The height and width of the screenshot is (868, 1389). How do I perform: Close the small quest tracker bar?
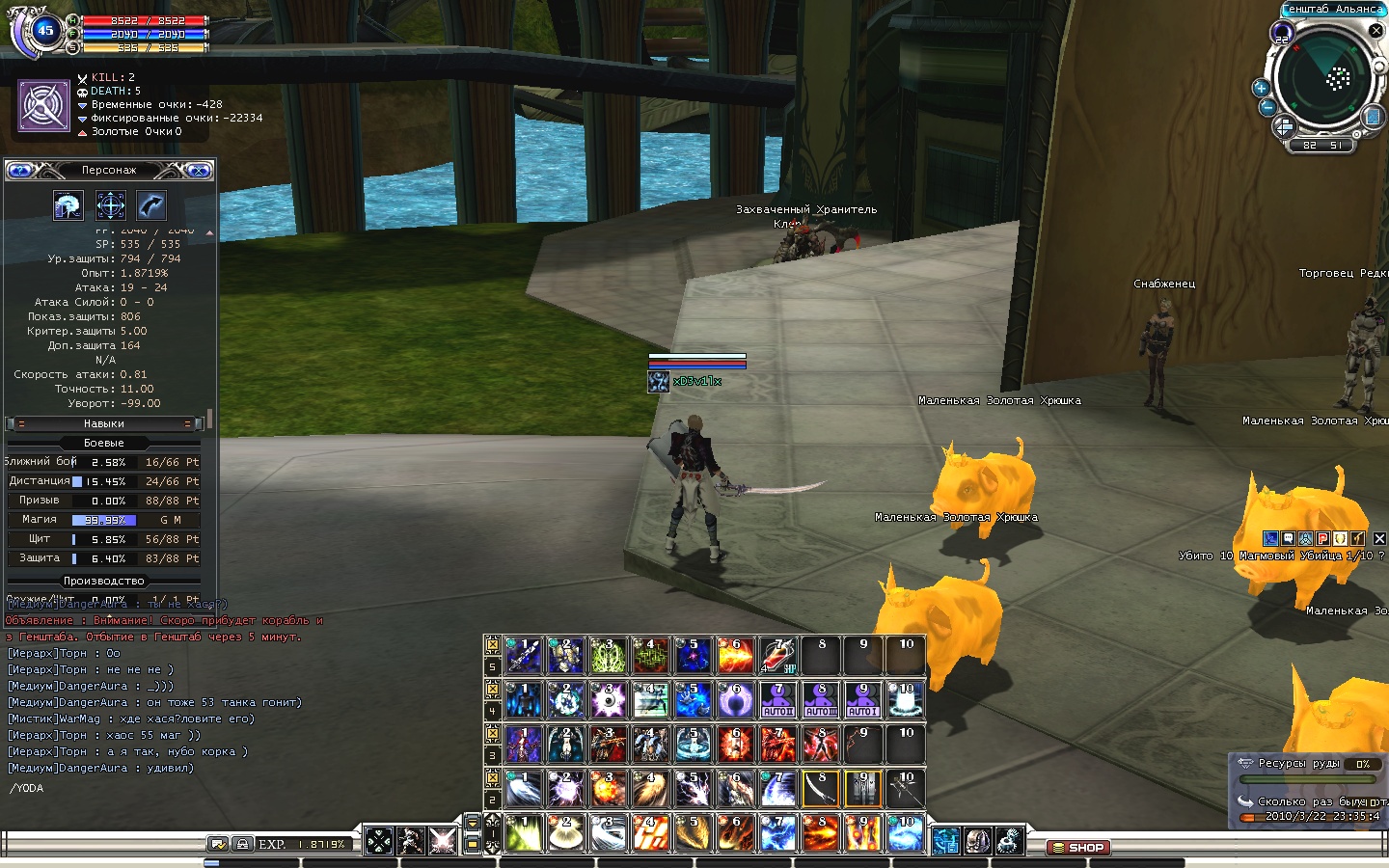click(x=1379, y=538)
